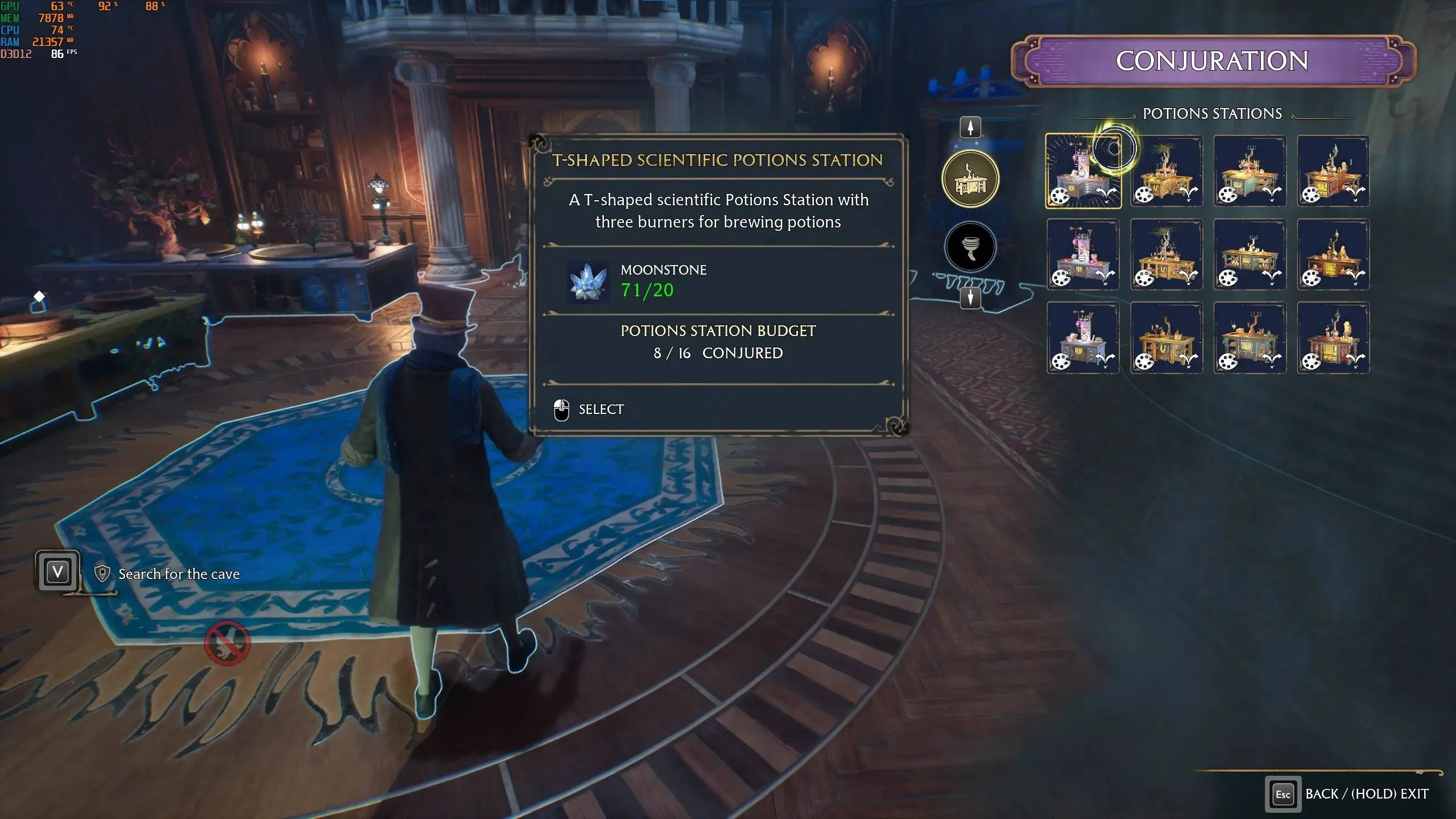The height and width of the screenshot is (819, 1456).
Task: Pick the long teal potions station
Action: tap(1250, 254)
